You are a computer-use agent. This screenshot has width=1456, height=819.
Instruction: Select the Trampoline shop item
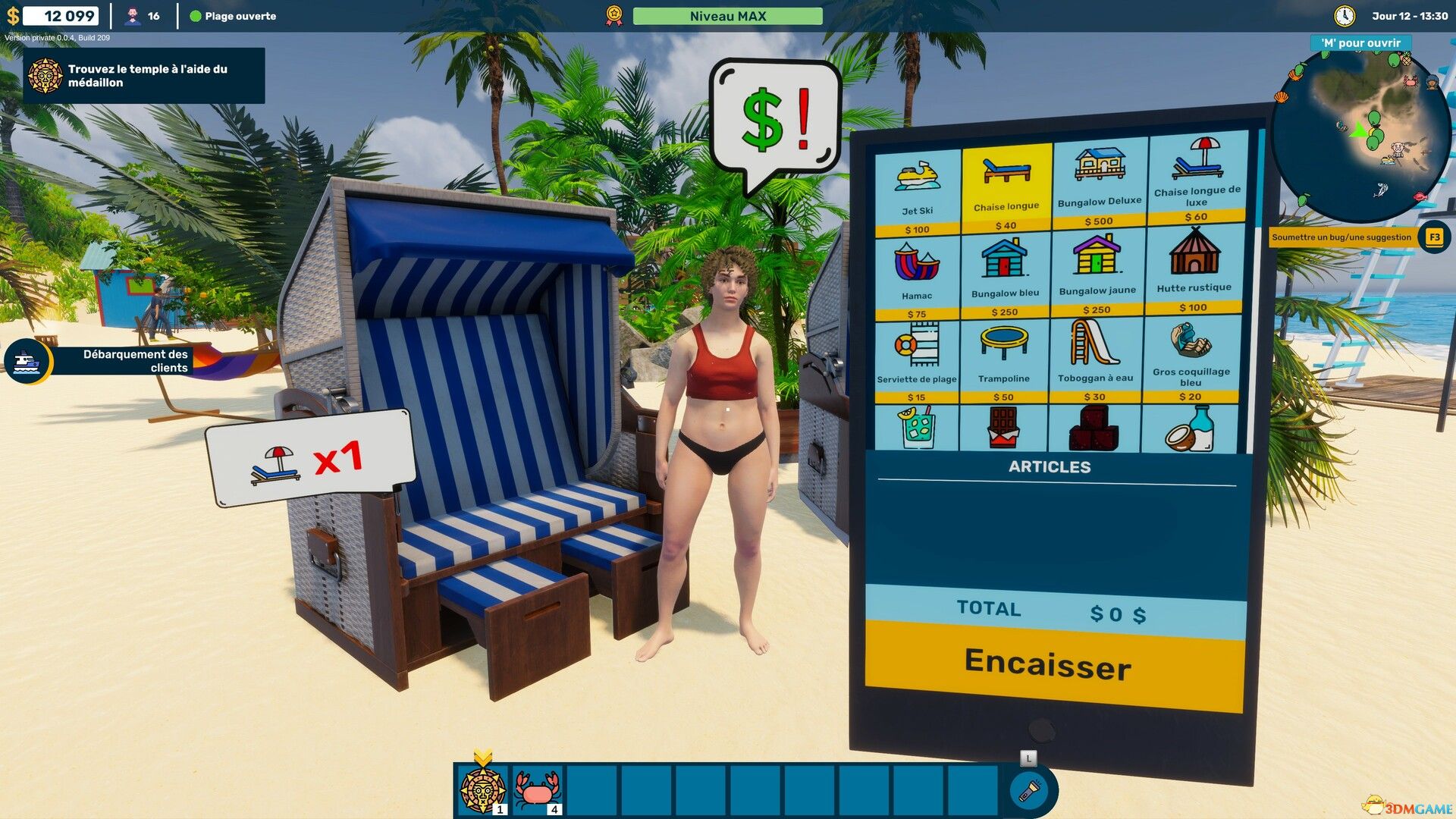tap(1006, 353)
